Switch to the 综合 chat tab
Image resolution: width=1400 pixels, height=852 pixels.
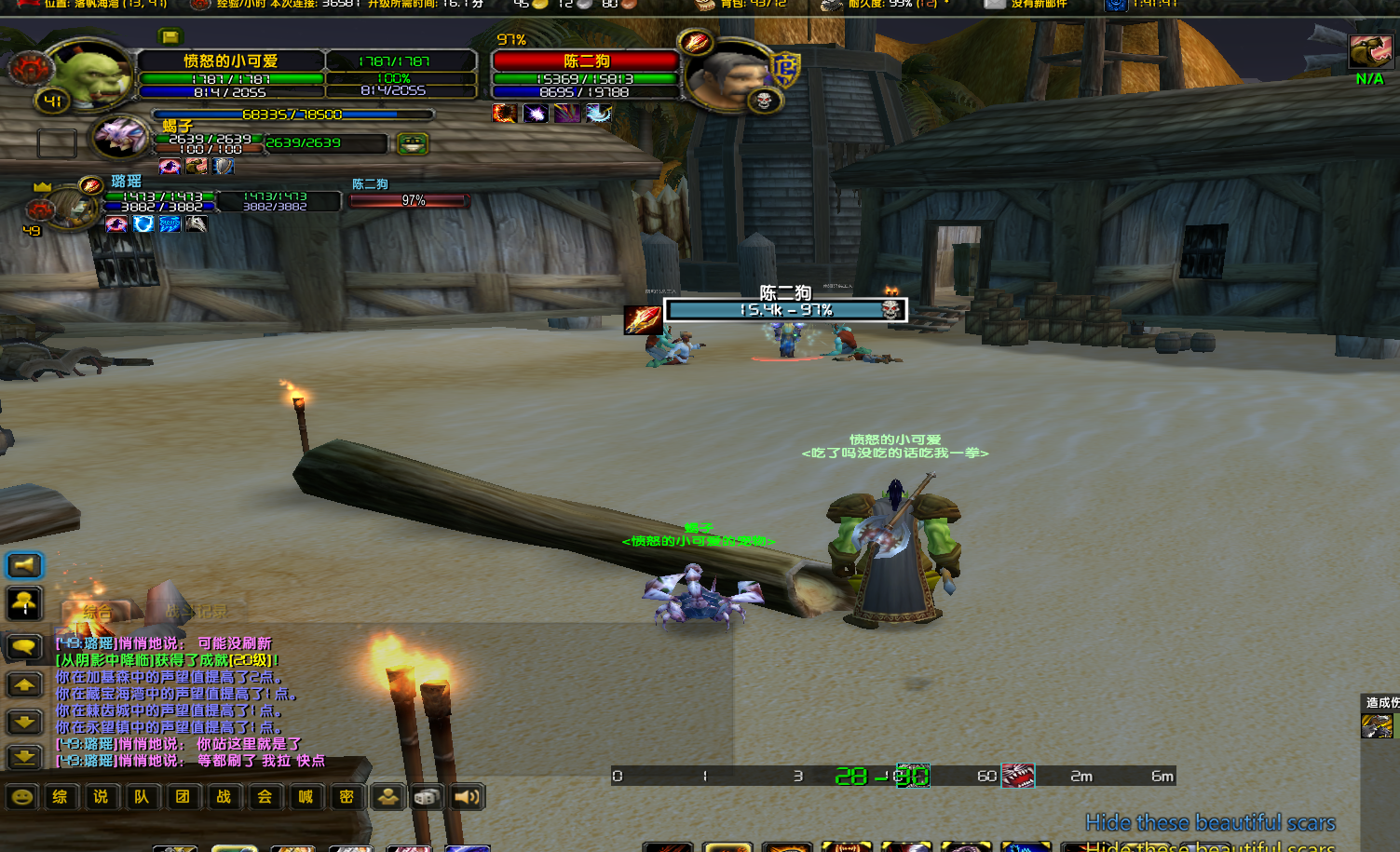tap(97, 613)
